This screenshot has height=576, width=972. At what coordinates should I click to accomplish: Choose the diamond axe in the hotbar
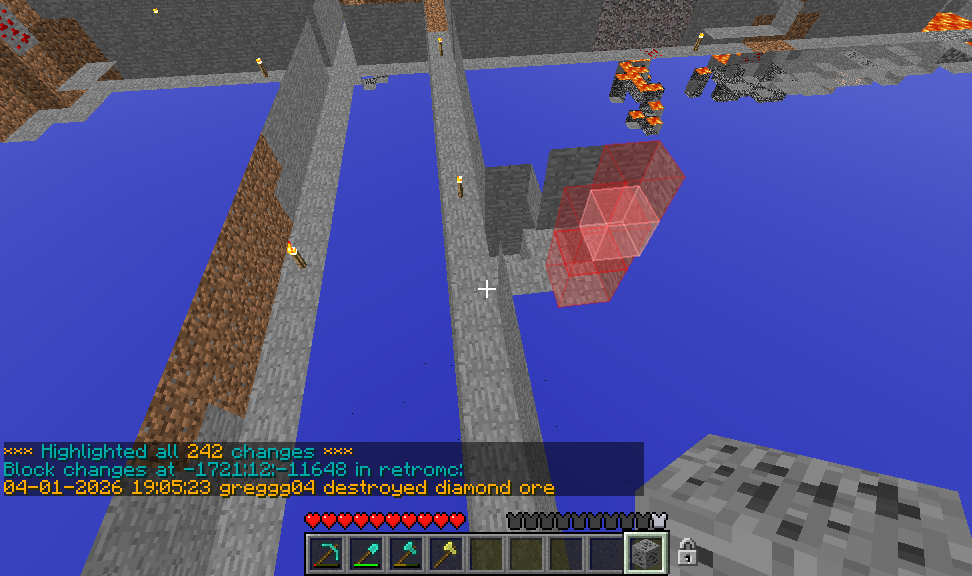click(406, 553)
